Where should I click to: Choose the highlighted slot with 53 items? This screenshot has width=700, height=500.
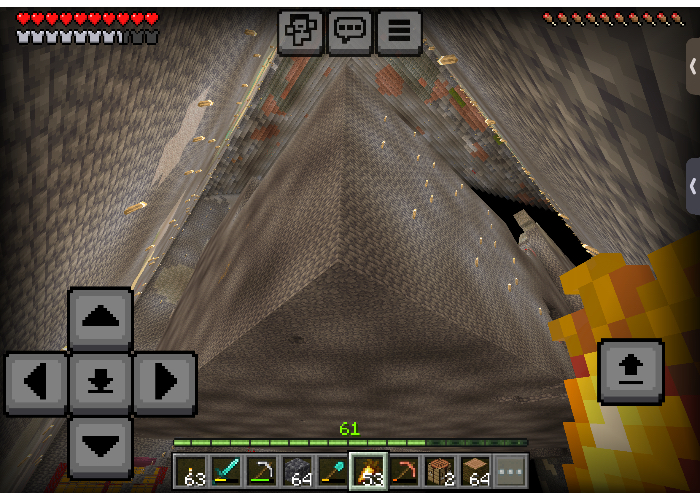[368, 471]
